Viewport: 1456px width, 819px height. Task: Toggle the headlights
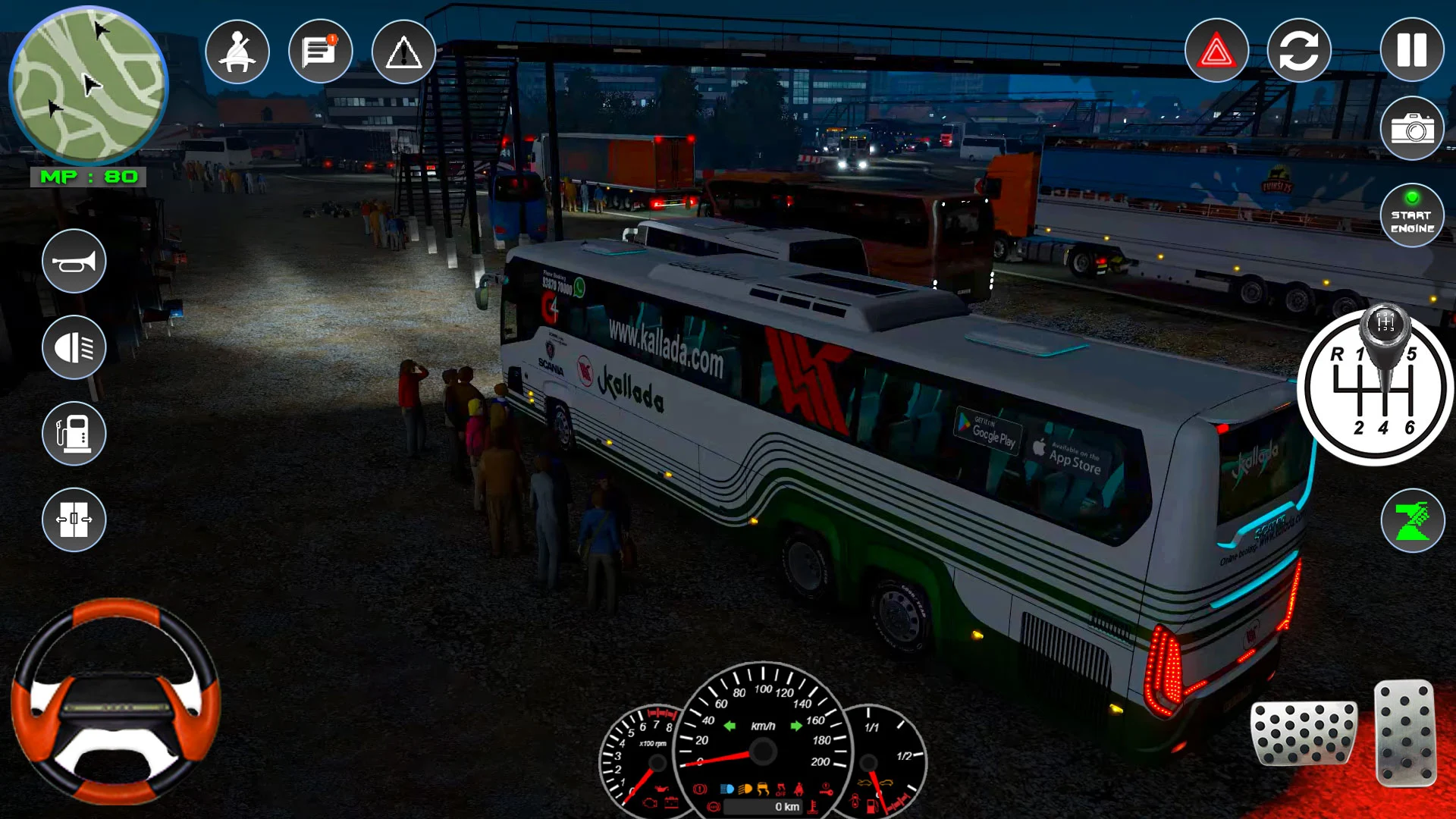pos(74,347)
